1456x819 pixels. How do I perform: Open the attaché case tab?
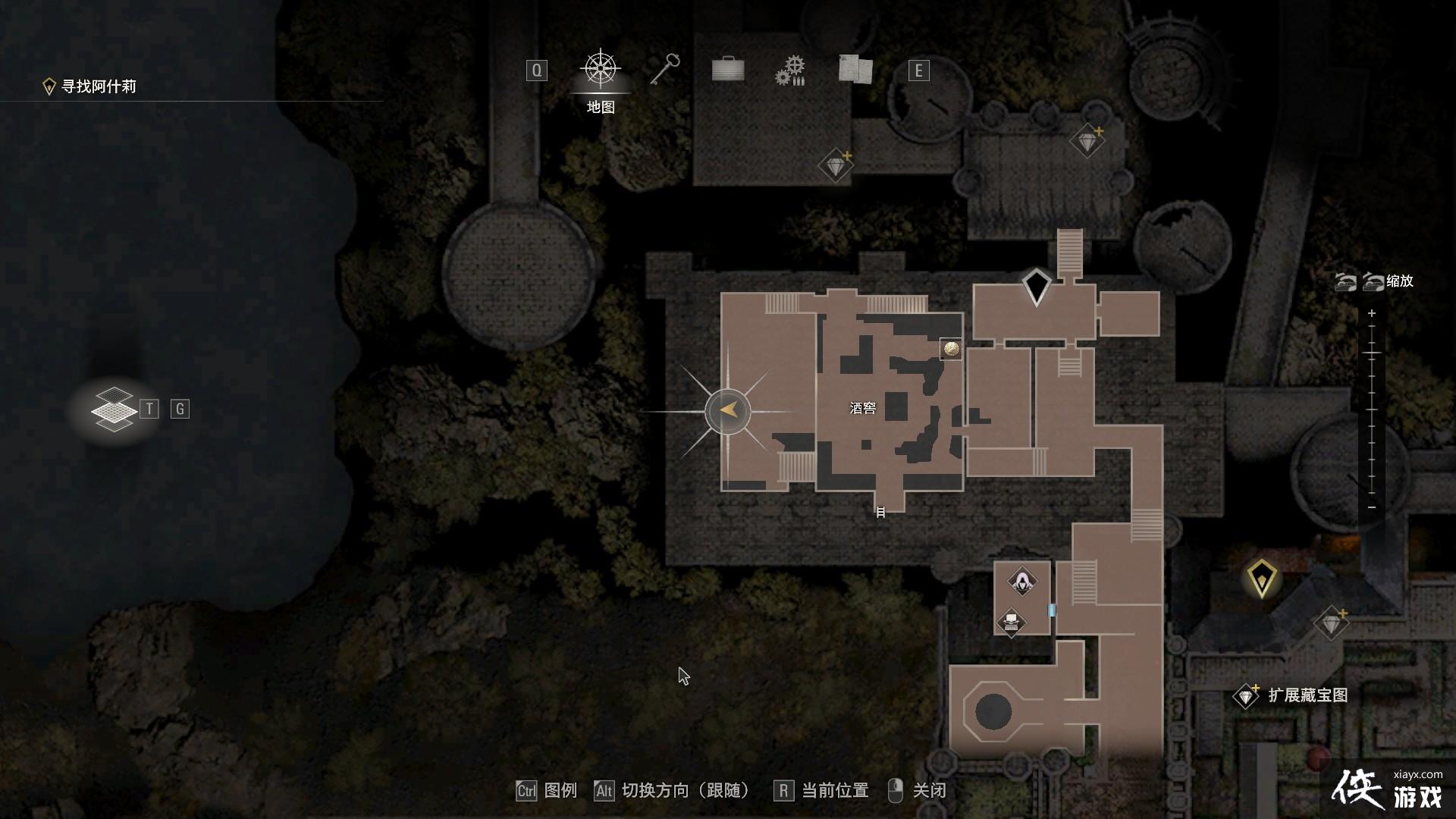728,70
